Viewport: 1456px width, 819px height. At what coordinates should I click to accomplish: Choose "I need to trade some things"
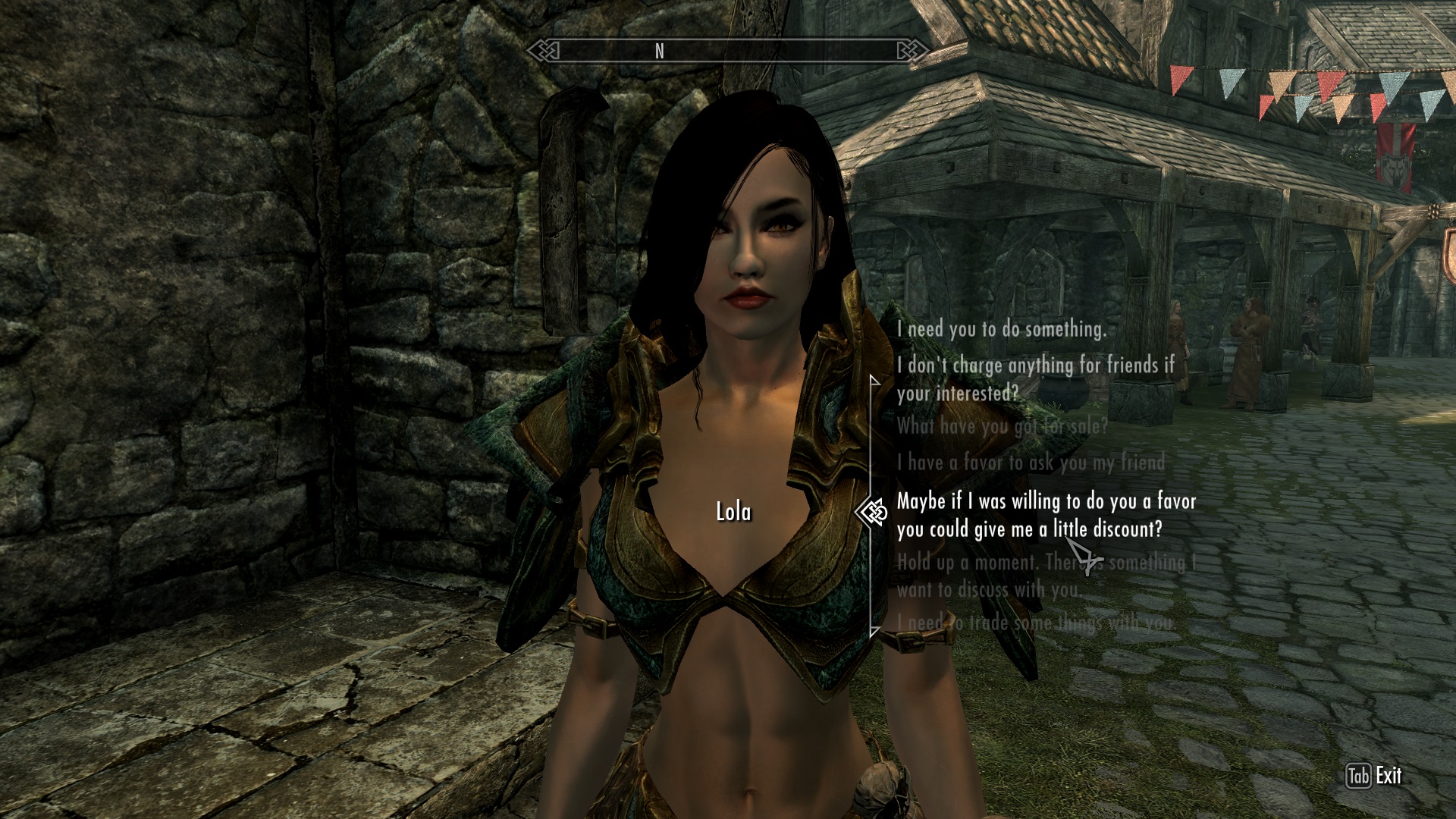(x=1034, y=623)
